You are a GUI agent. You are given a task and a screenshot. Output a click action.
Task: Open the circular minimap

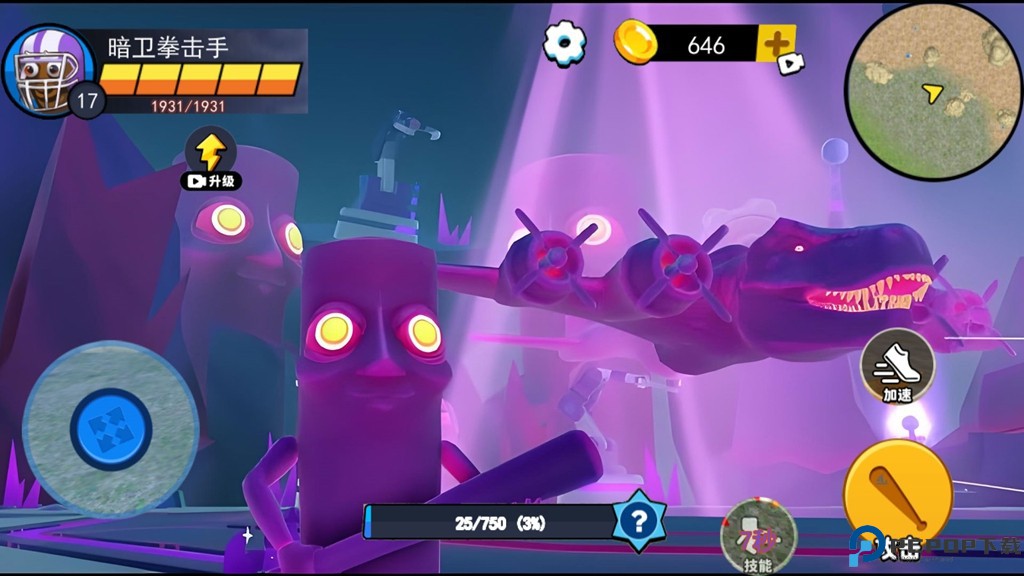(932, 92)
